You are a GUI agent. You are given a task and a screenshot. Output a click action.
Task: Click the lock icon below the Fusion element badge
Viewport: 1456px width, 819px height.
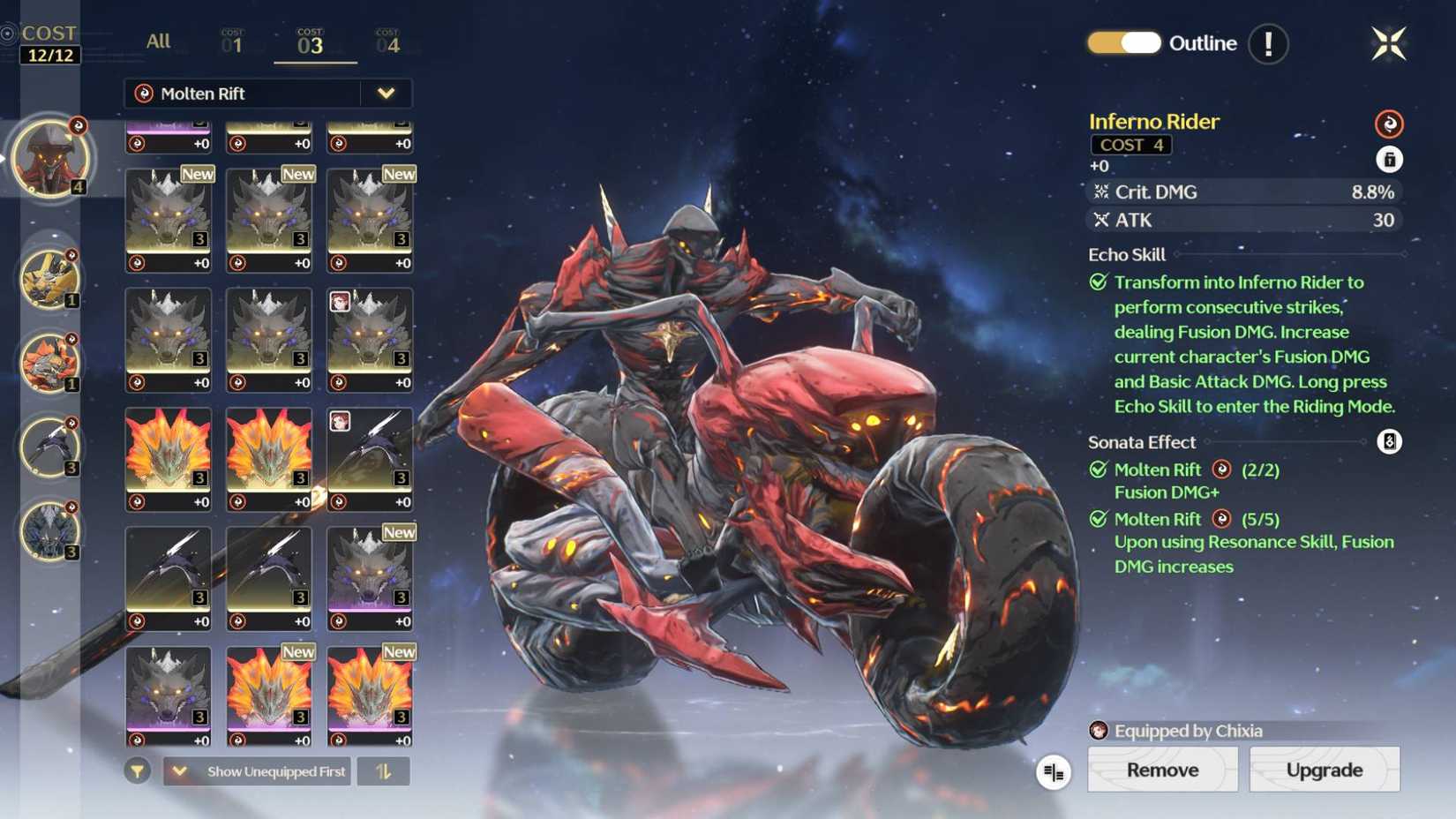click(x=1388, y=160)
